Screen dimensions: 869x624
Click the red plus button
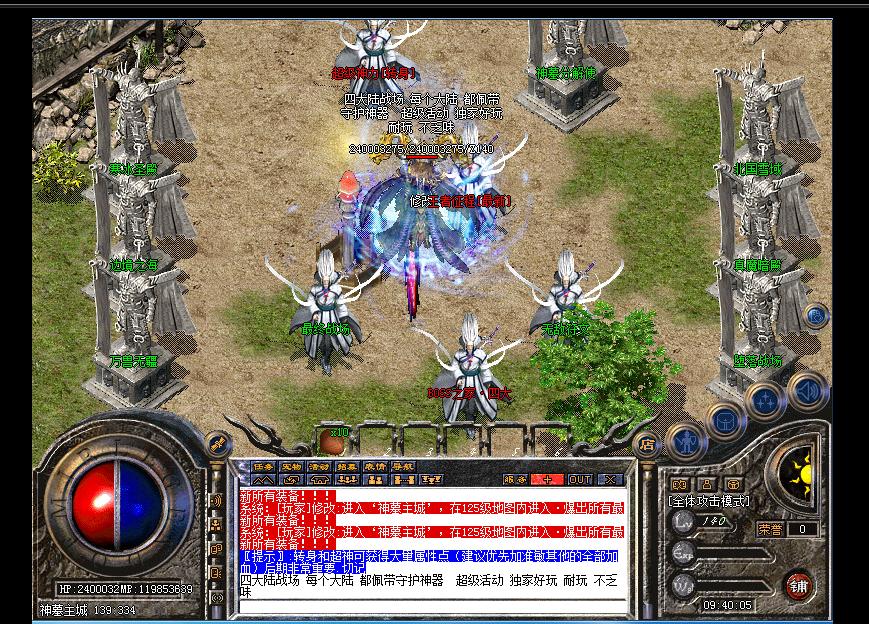549,479
